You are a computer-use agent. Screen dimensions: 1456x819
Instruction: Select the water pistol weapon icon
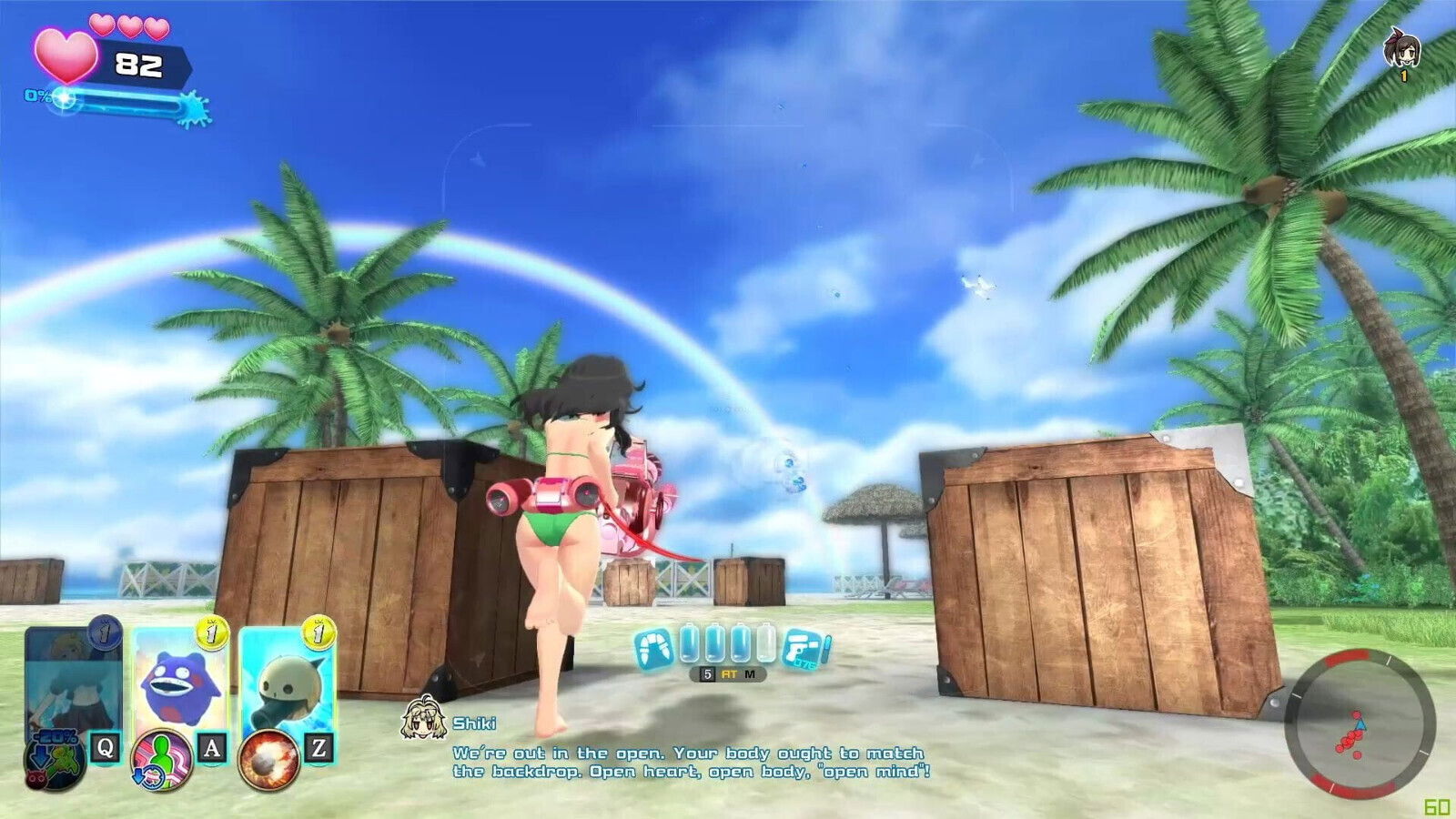click(x=800, y=647)
